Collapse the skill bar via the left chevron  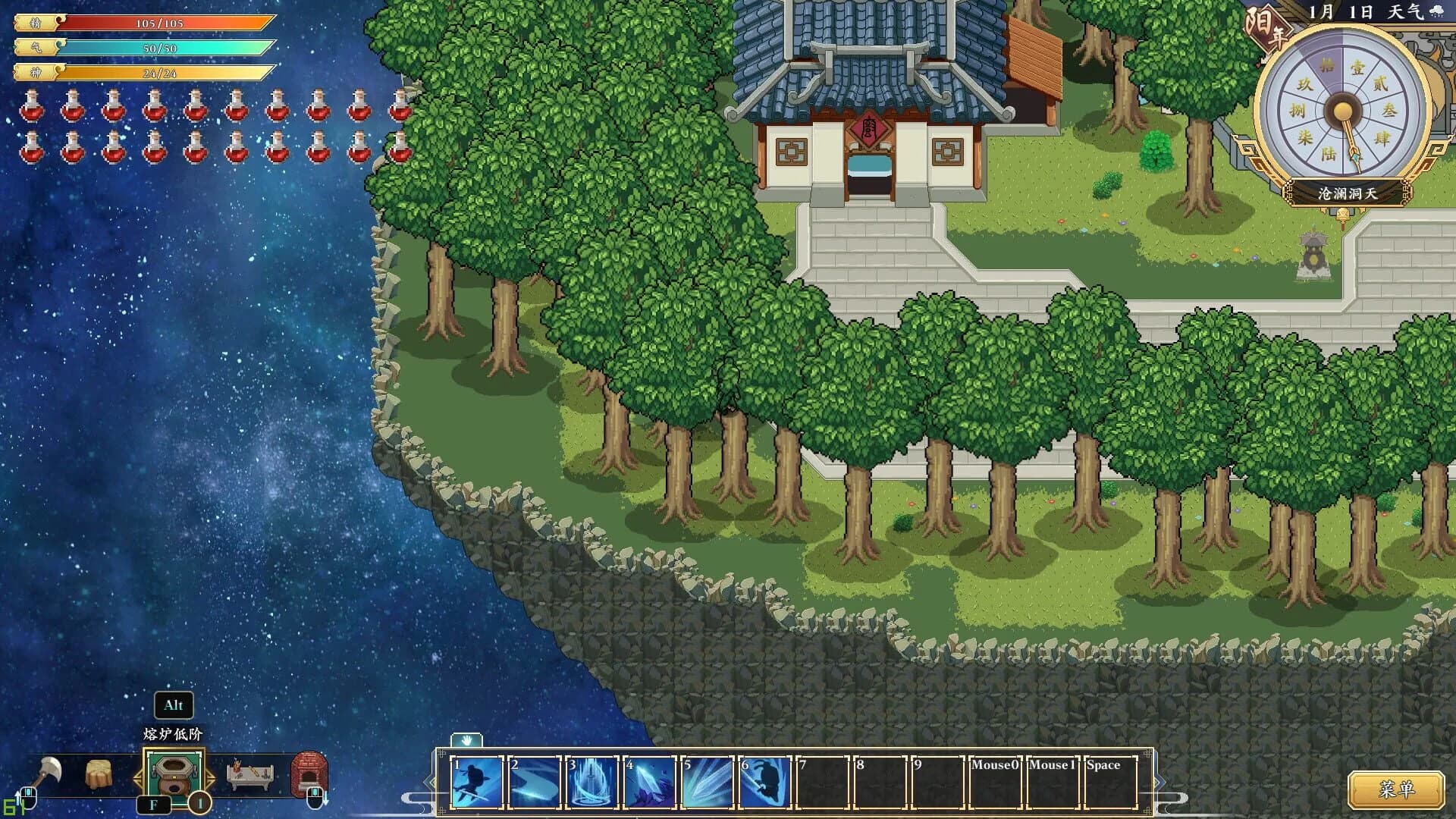(429, 781)
